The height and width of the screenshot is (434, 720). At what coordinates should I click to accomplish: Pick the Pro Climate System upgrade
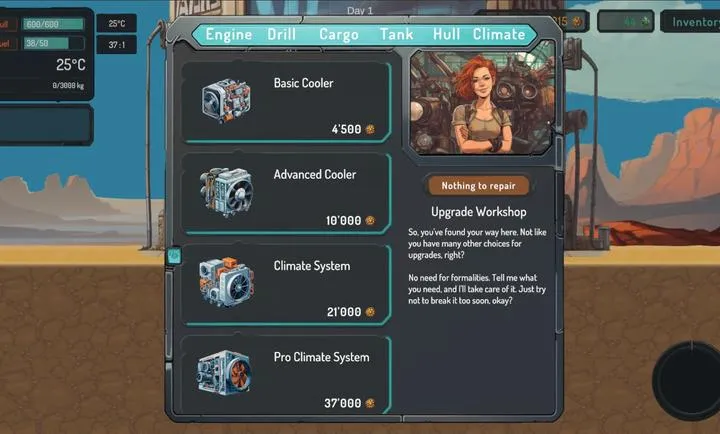[x=286, y=377]
